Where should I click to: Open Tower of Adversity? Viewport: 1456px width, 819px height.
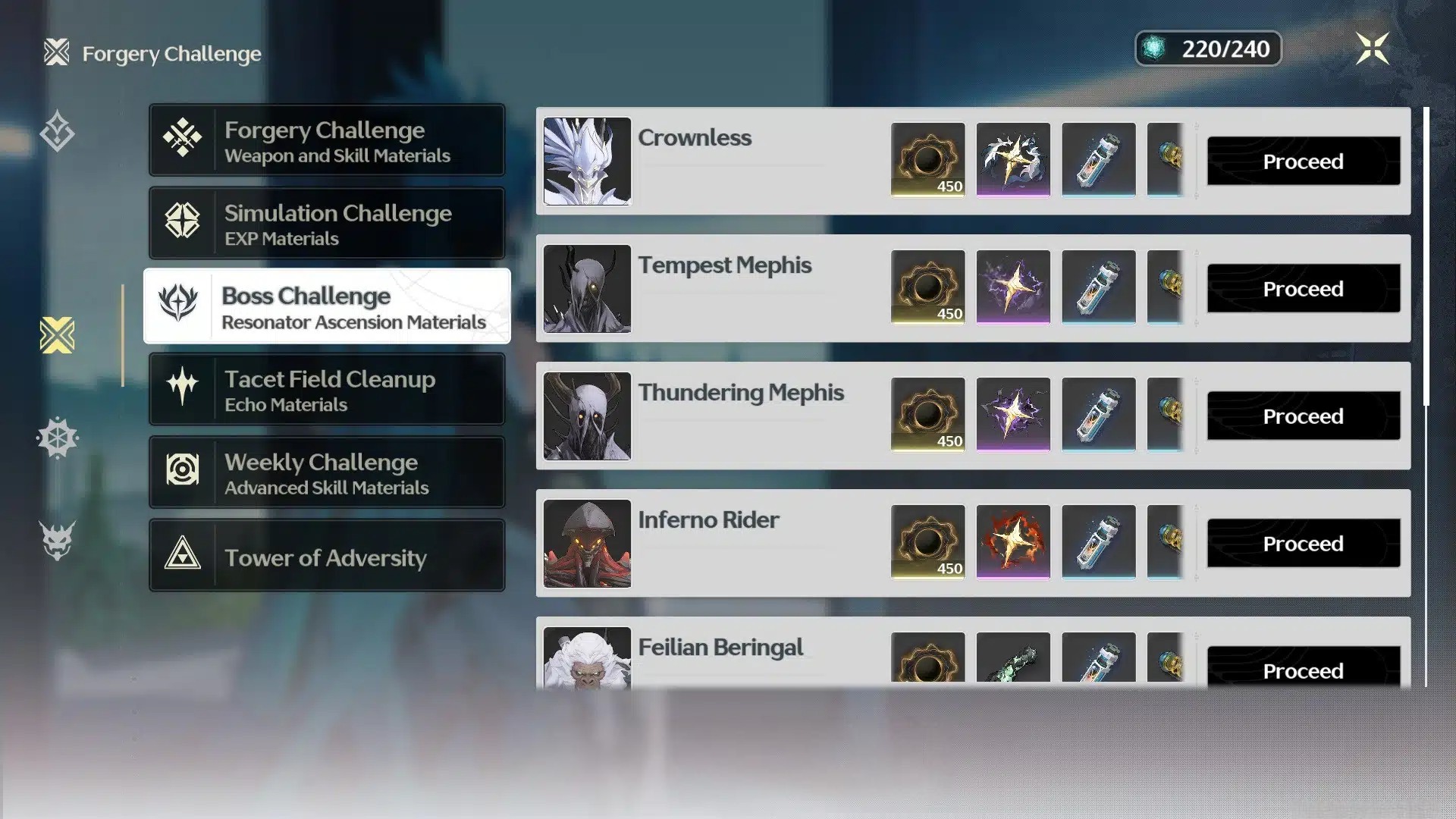pos(327,557)
